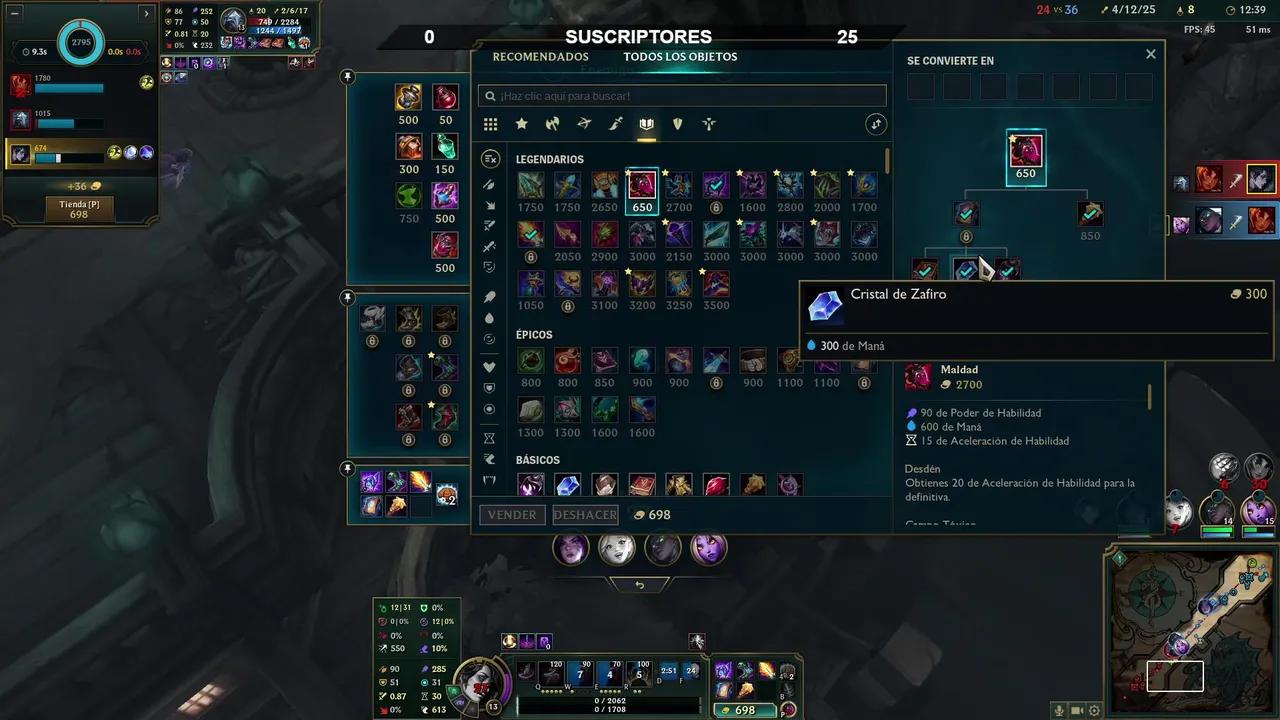Undo purchase with the Deshacer button
The height and width of the screenshot is (720, 1280).
[x=585, y=515]
